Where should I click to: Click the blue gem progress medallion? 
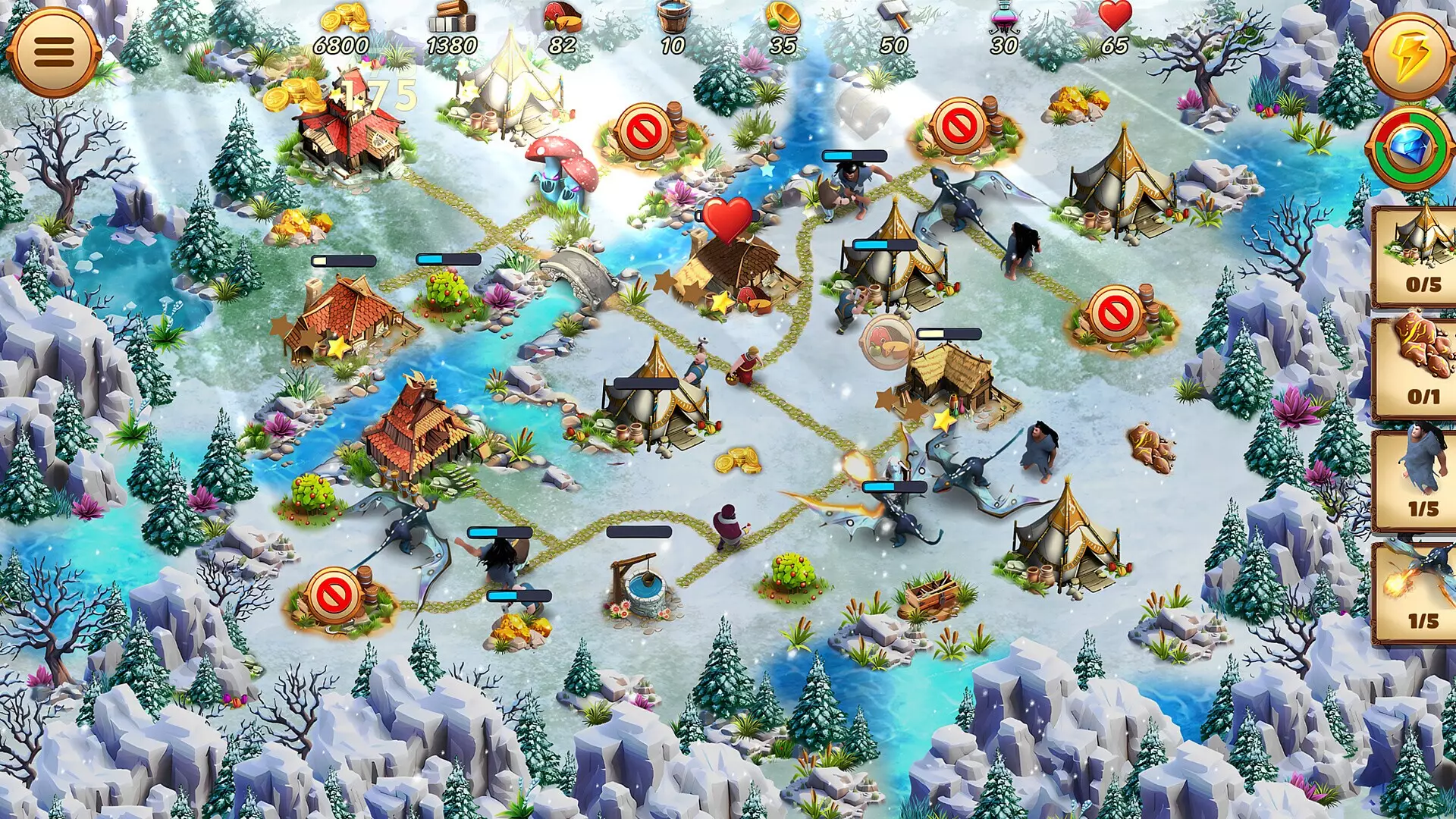point(1411,146)
